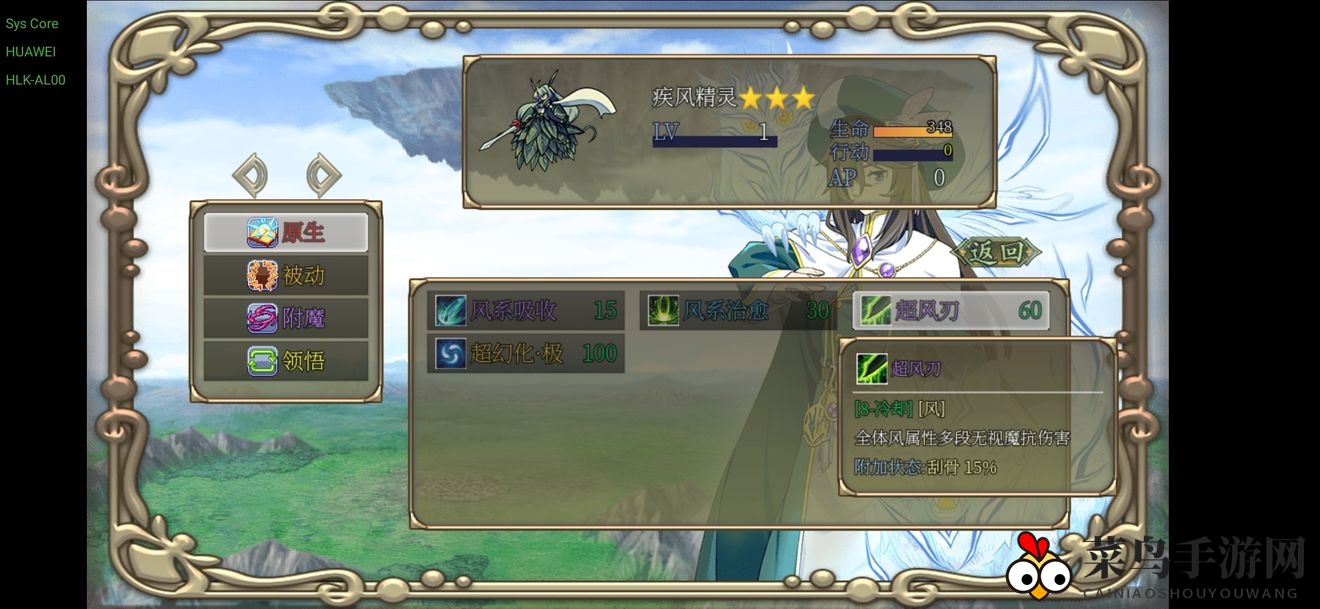Choose the 风系治愈 skill entry
Screen dimensions: 1320x609
click(x=738, y=311)
